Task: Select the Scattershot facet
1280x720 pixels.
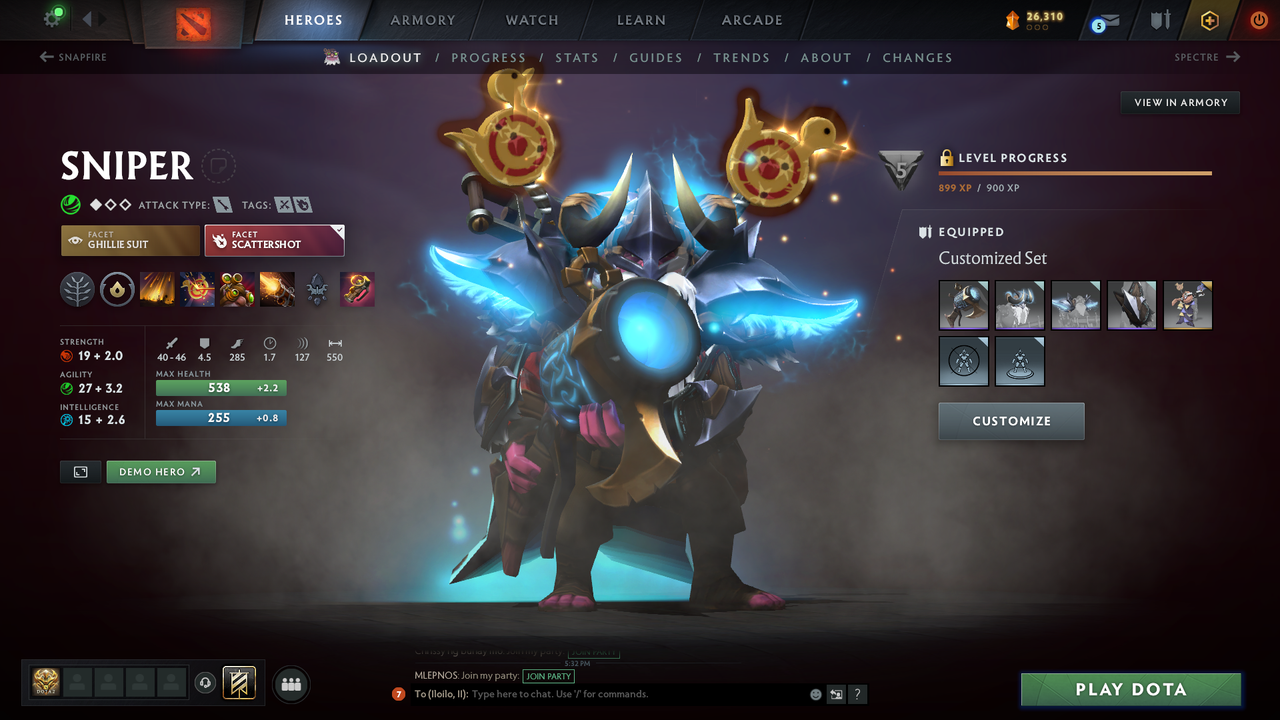Action: (274, 240)
